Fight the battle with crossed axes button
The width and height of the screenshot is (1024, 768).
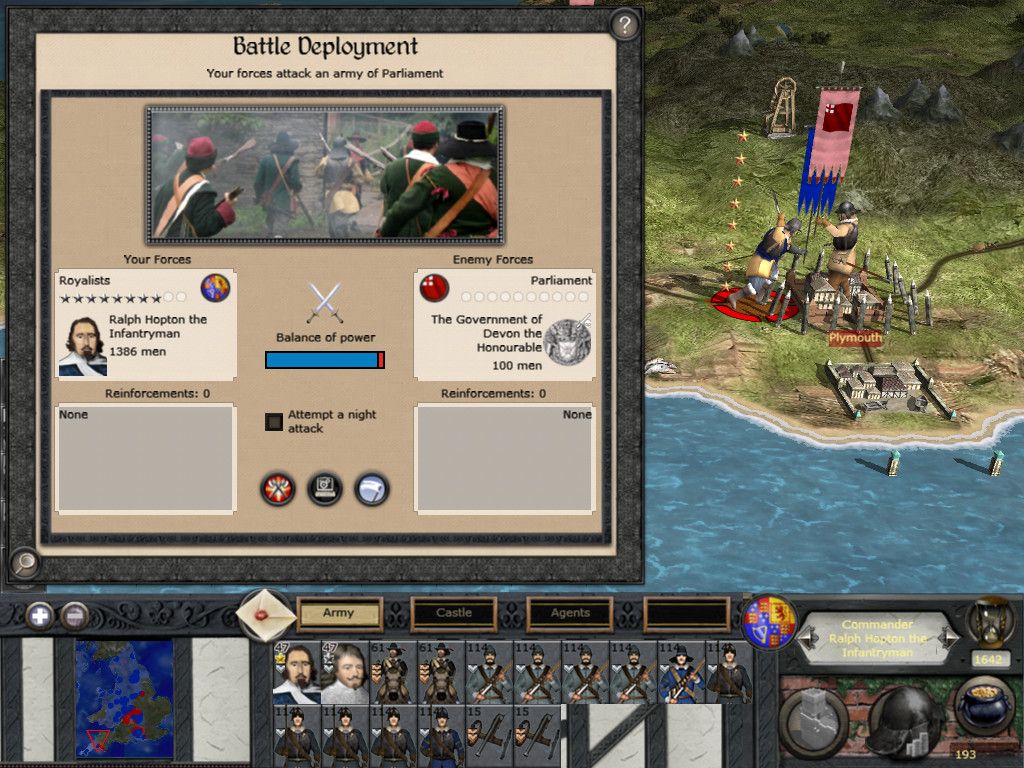(277, 489)
